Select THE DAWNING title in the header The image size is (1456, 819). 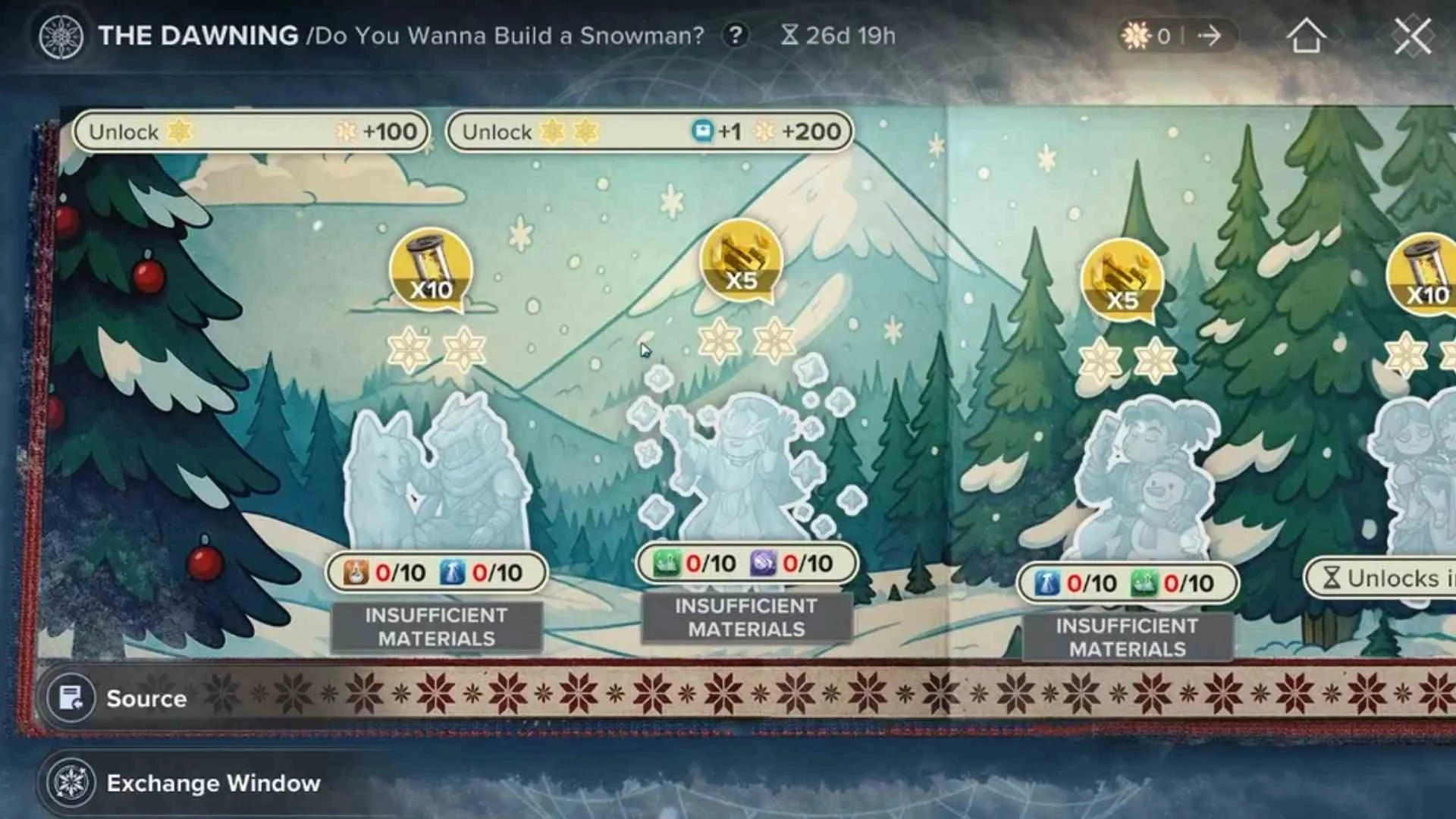(x=199, y=35)
